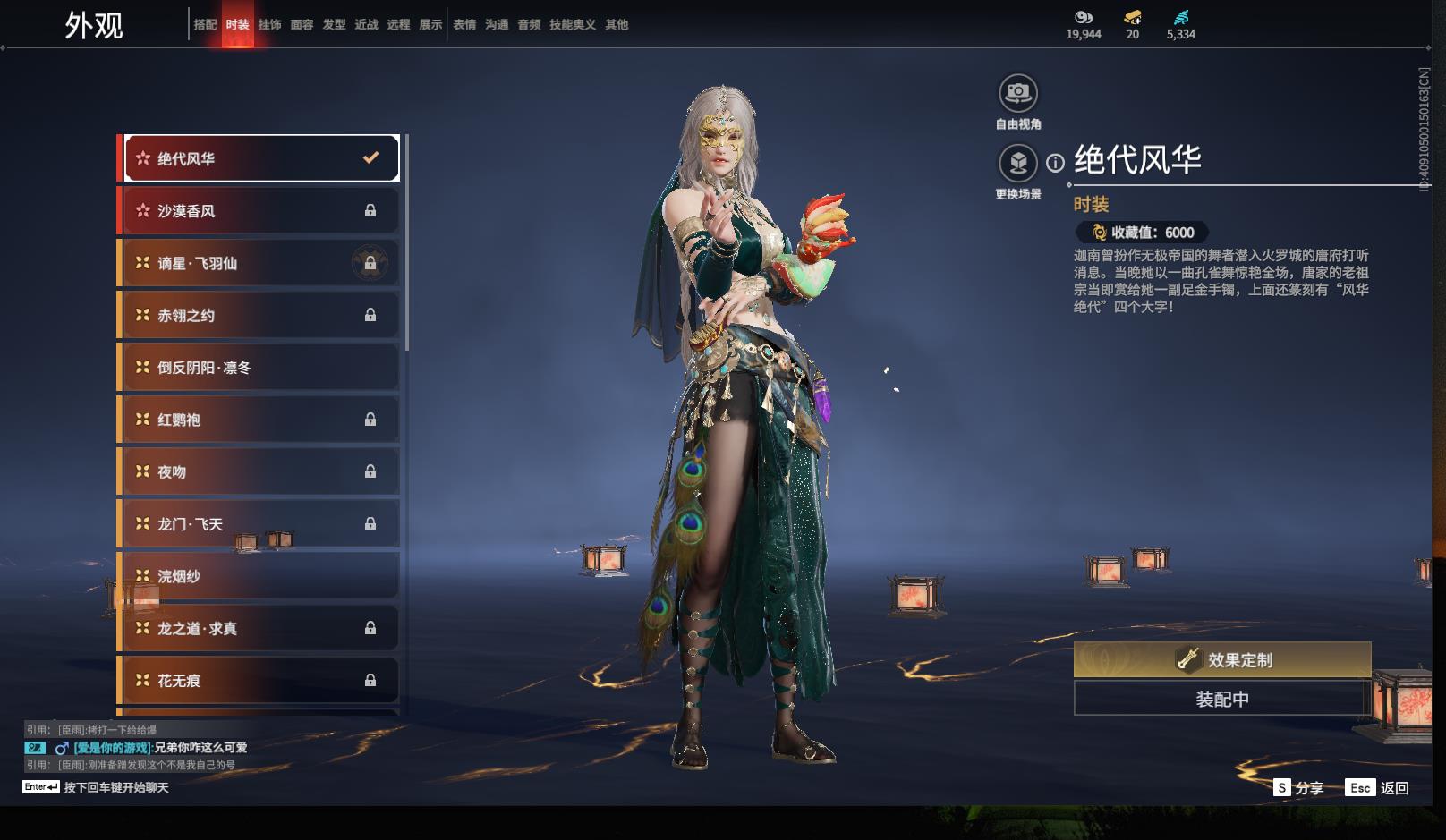
Task: Open 效果定制 effect customization
Action: click(1222, 660)
